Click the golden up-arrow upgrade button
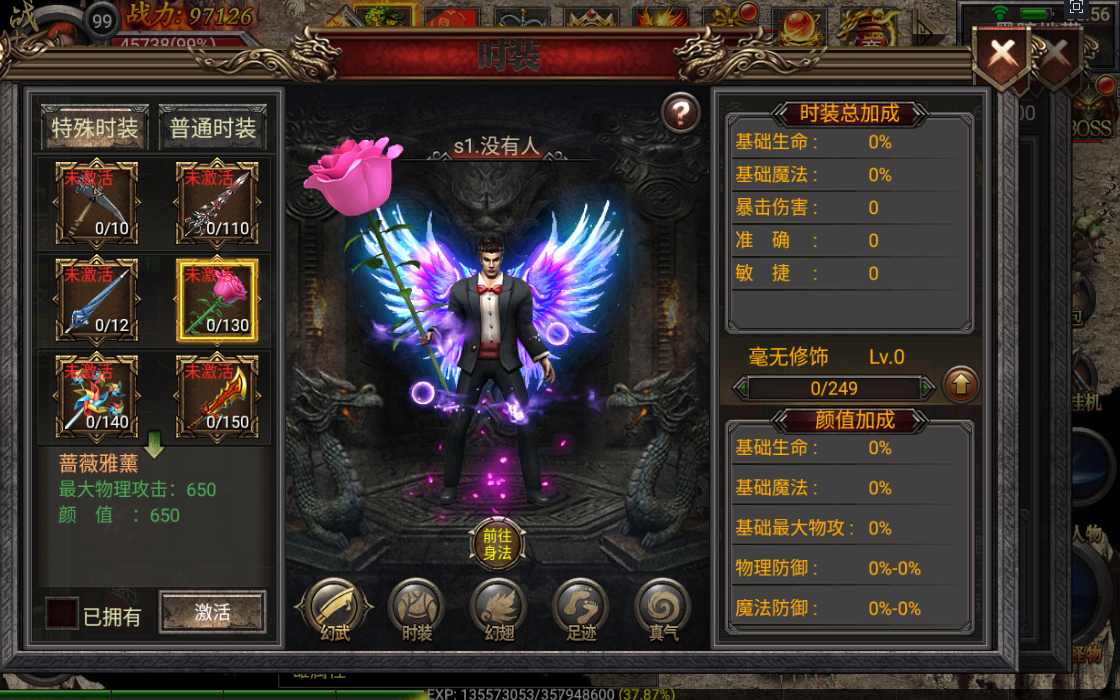 (960, 385)
